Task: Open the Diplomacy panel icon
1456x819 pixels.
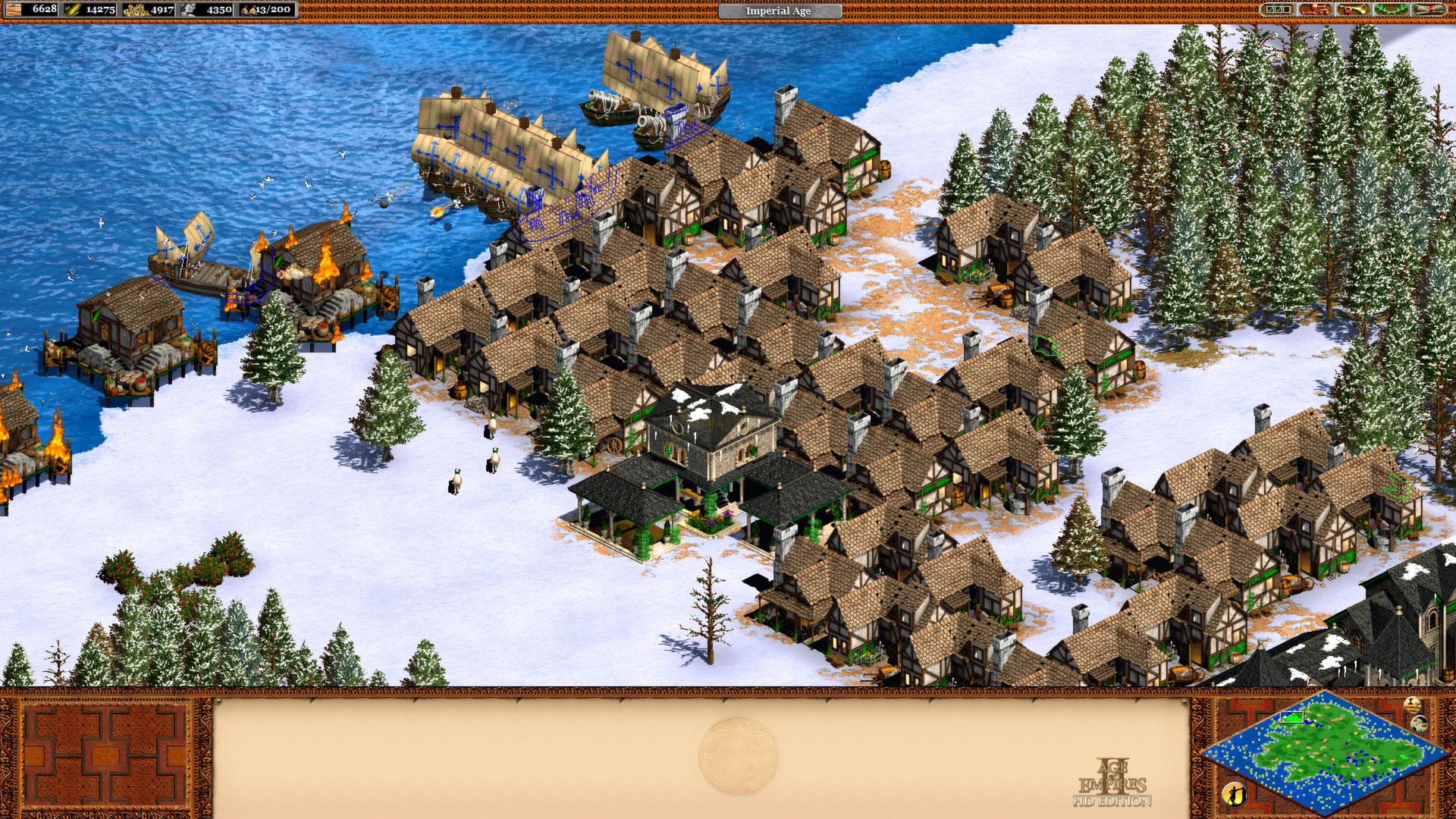Action: [x=1316, y=11]
